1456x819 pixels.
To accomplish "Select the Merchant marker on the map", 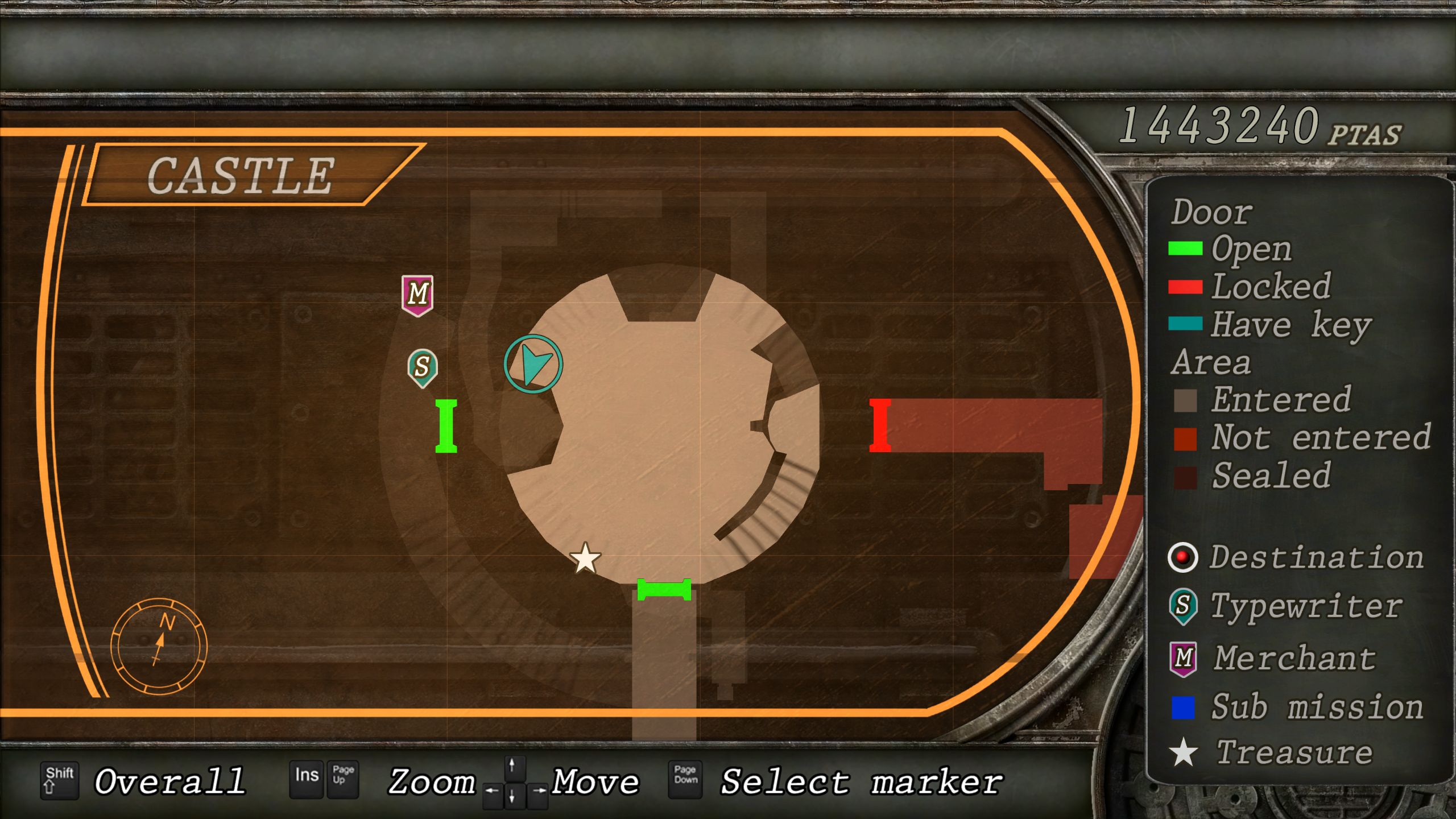I will coord(417,295).
